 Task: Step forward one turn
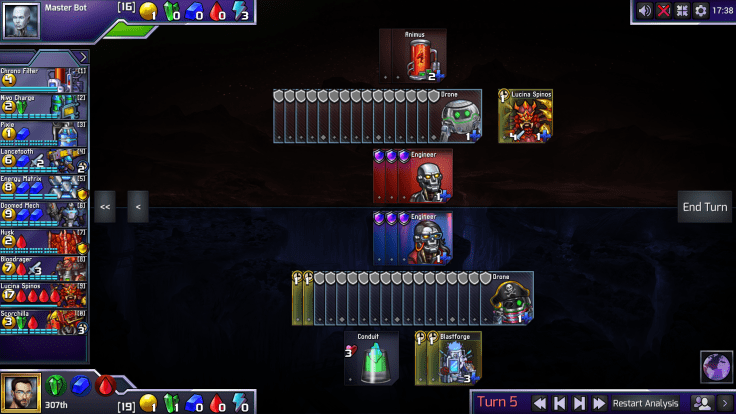[x=579, y=403]
